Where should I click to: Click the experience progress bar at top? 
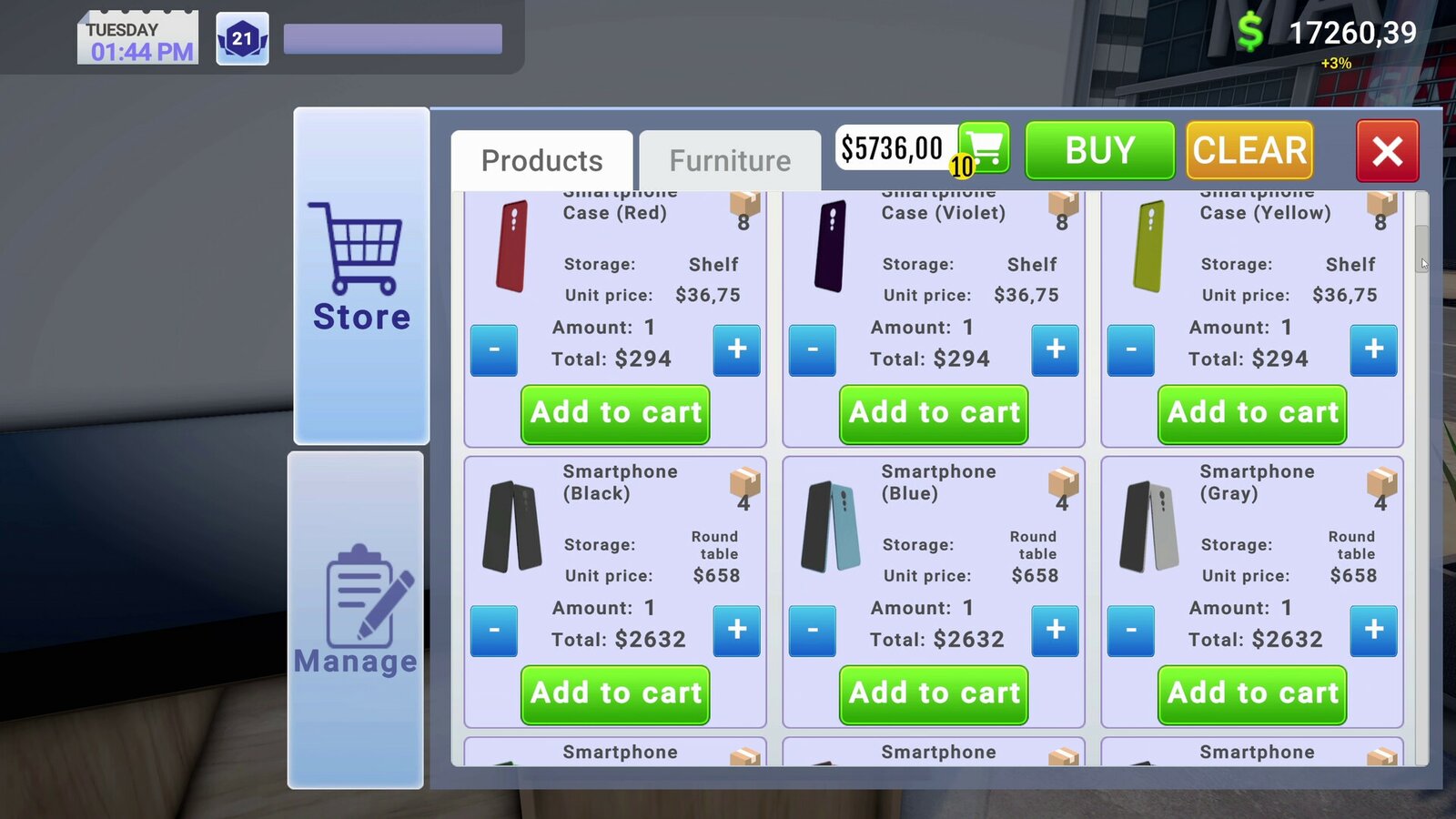[x=391, y=38]
